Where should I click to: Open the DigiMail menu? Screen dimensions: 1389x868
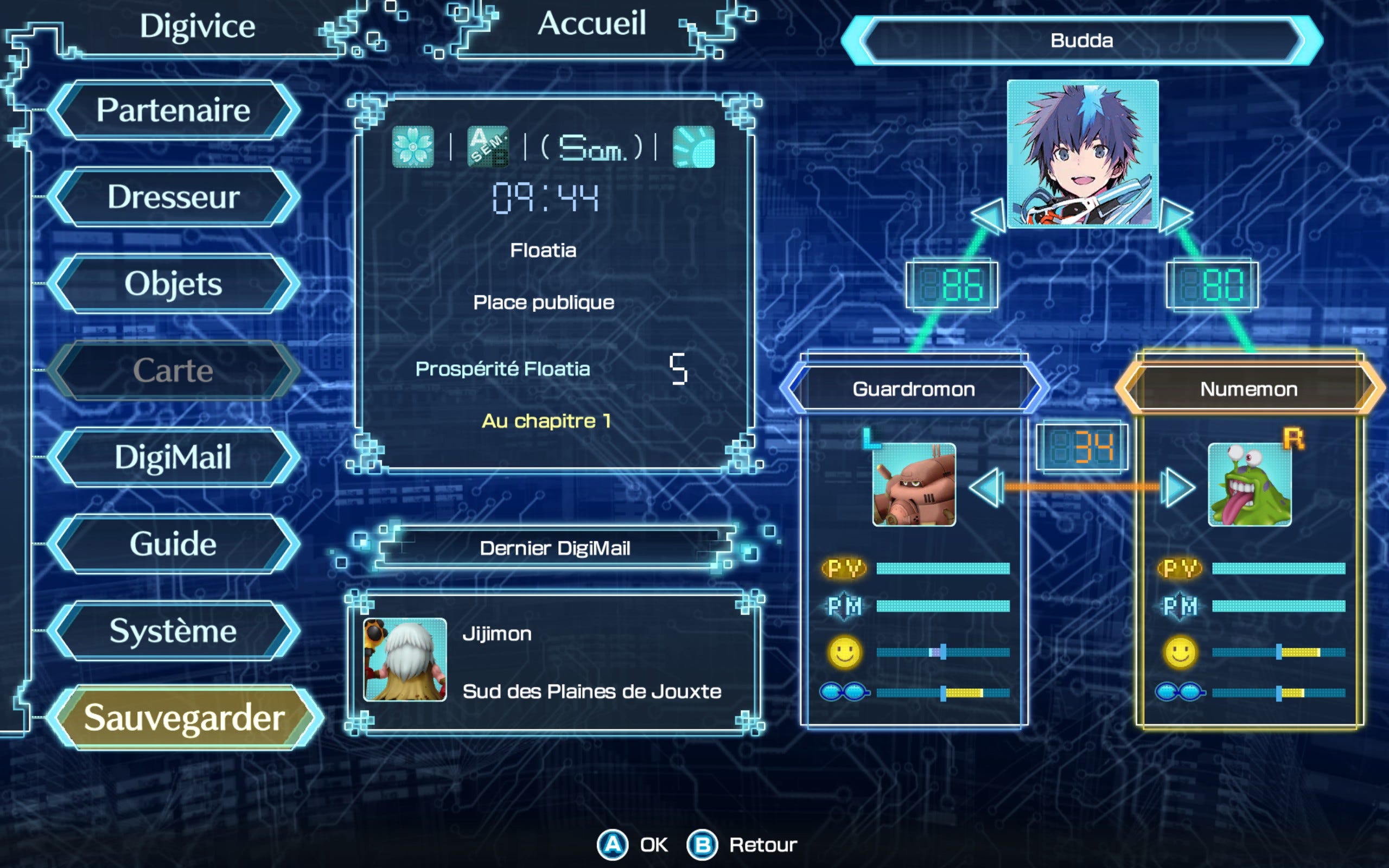click(173, 457)
